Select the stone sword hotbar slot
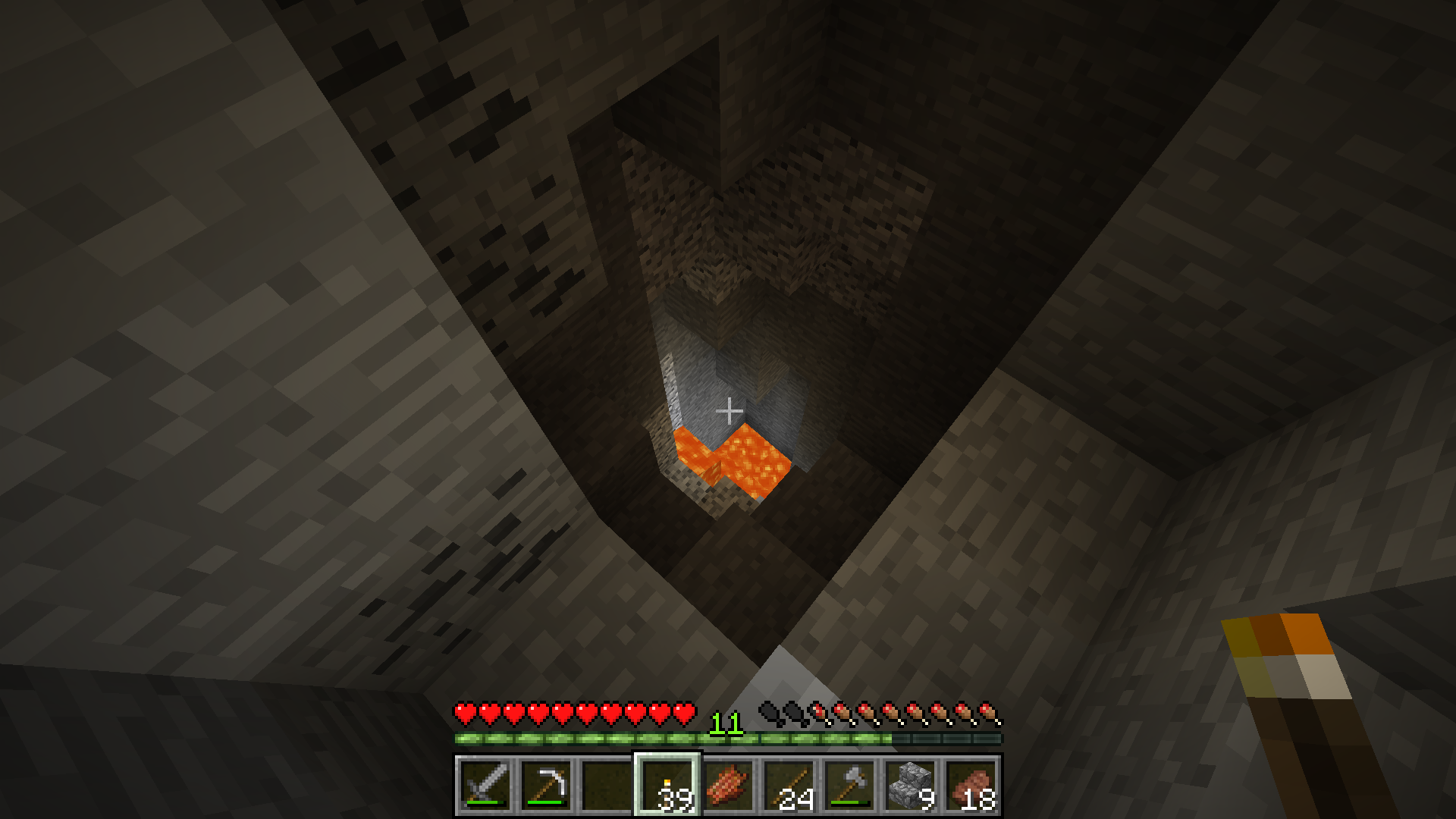Screen dimensions: 1456x819 coord(485,785)
